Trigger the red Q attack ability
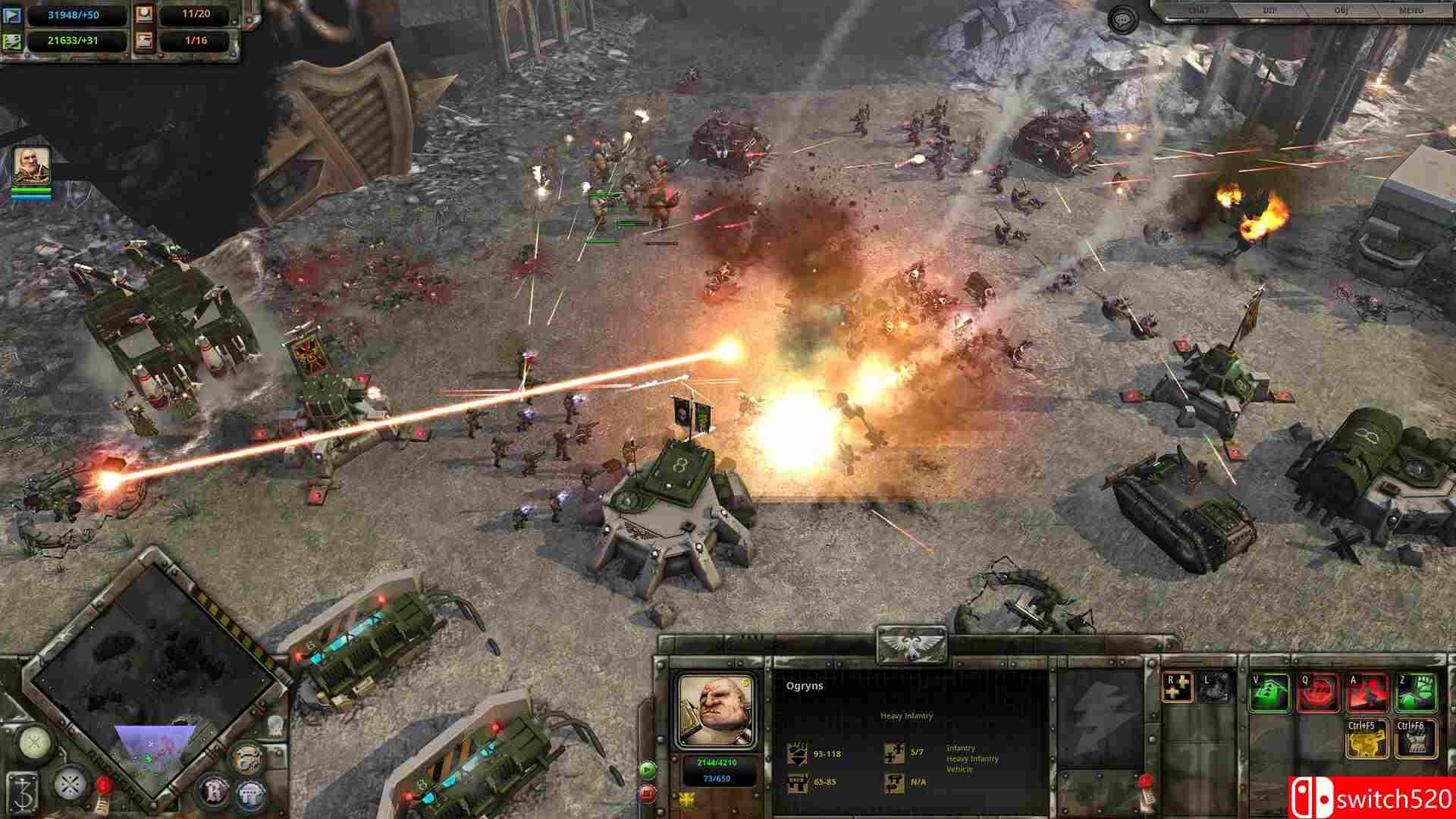The image size is (1456, 819). pos(1319,692)
